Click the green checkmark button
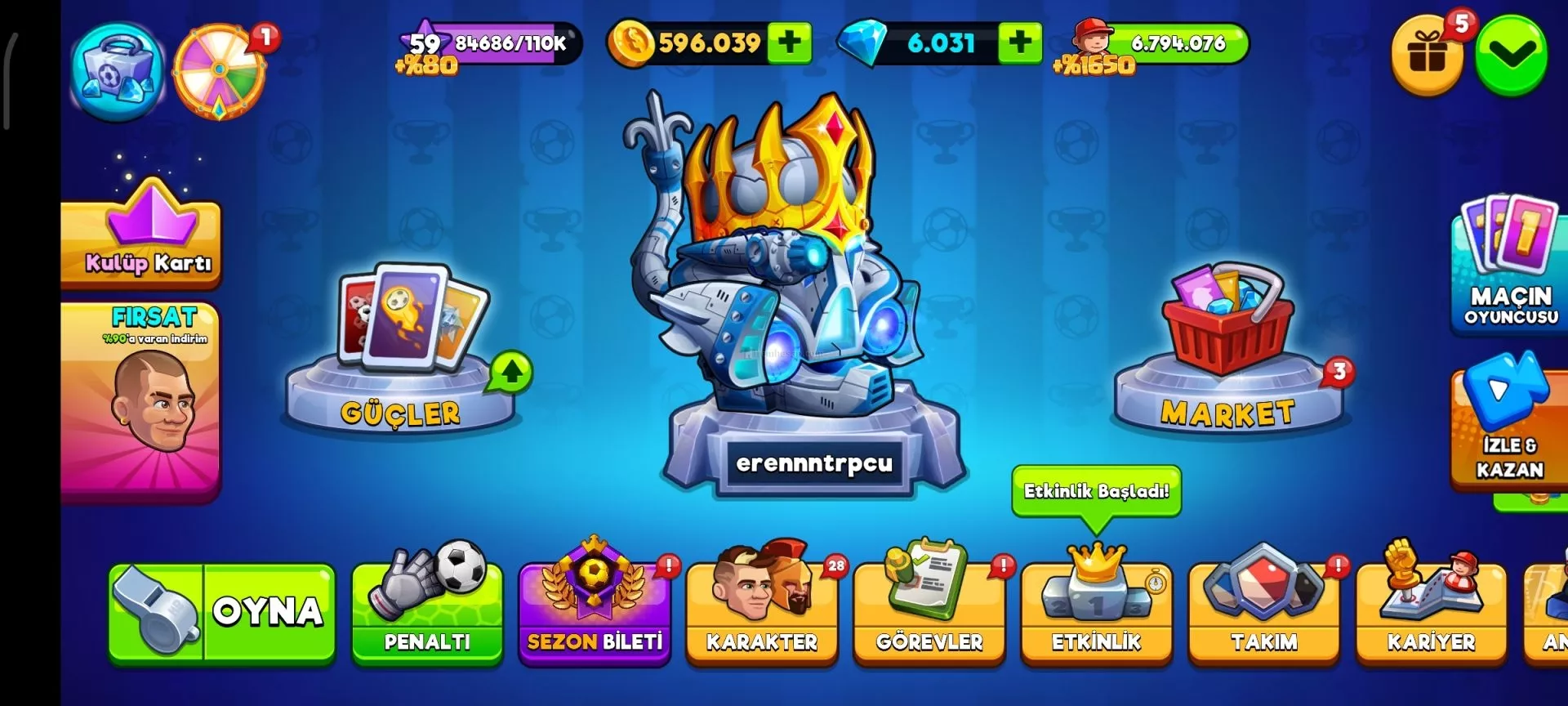 tap(1512, 56)
